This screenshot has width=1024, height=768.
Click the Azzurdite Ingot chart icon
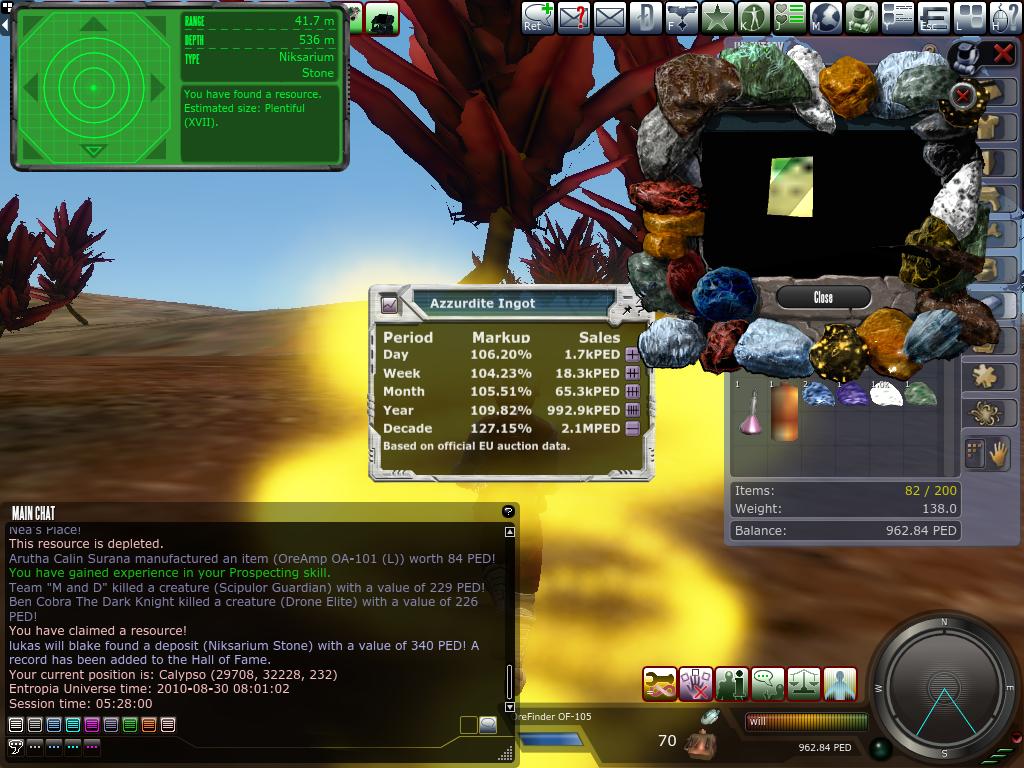pyautogui.click(x=390, y=304)
